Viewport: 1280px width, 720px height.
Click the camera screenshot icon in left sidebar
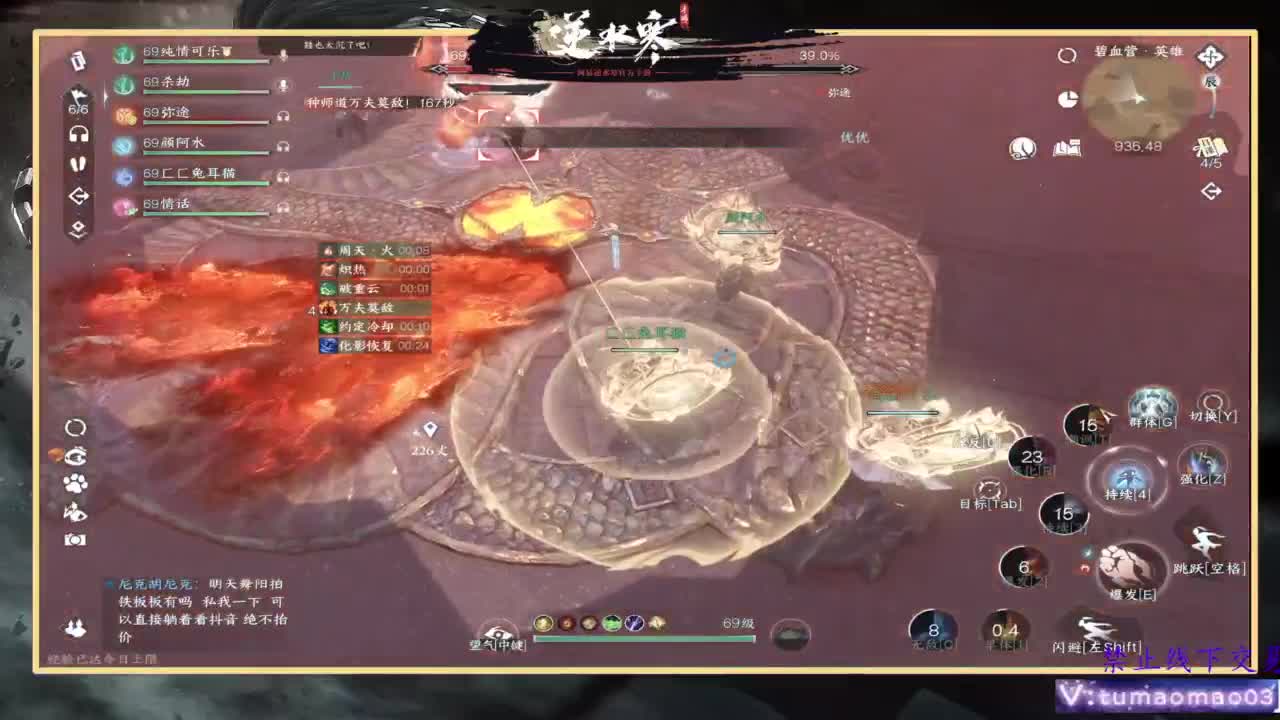pyautogui.click(x=75, y=540)
